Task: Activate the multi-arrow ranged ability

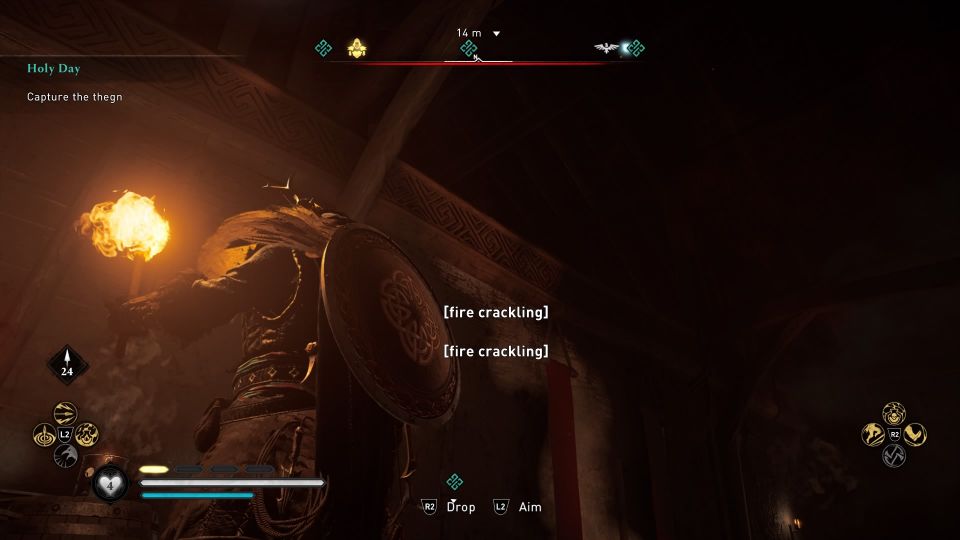Action: 65,413
